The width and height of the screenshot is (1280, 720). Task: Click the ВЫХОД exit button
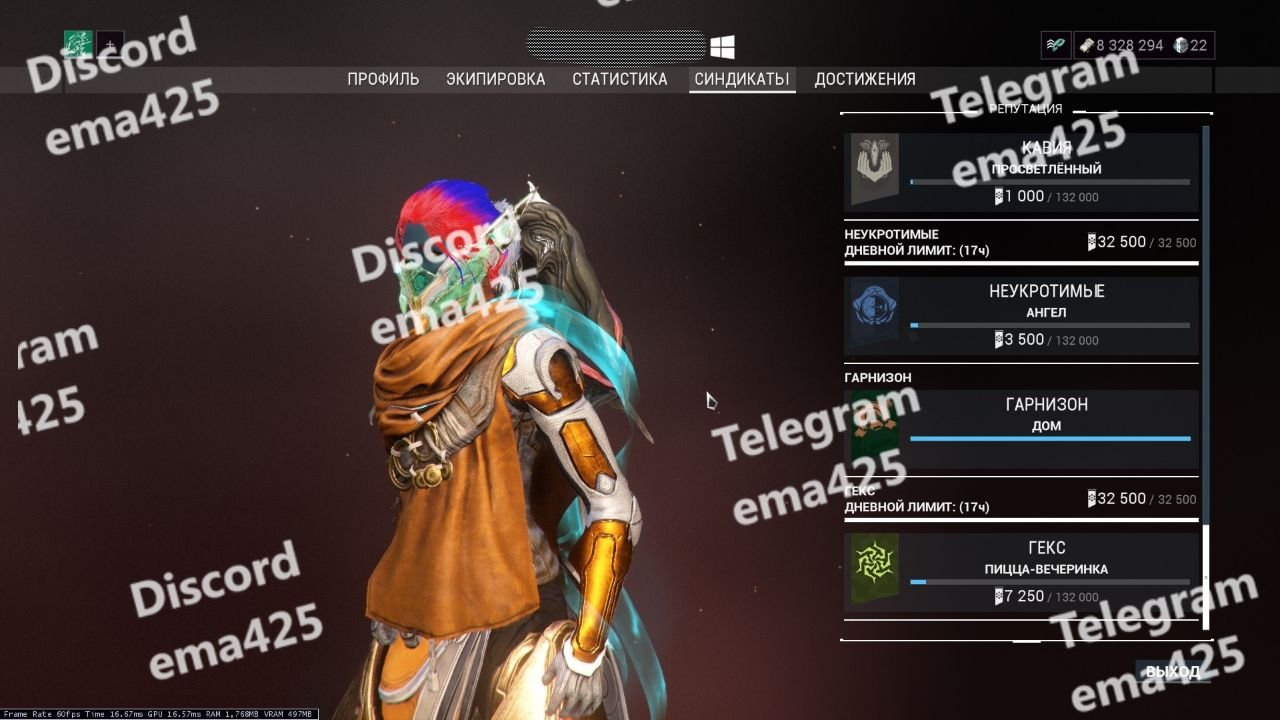pyautogui.click(x=1172, y=671)
